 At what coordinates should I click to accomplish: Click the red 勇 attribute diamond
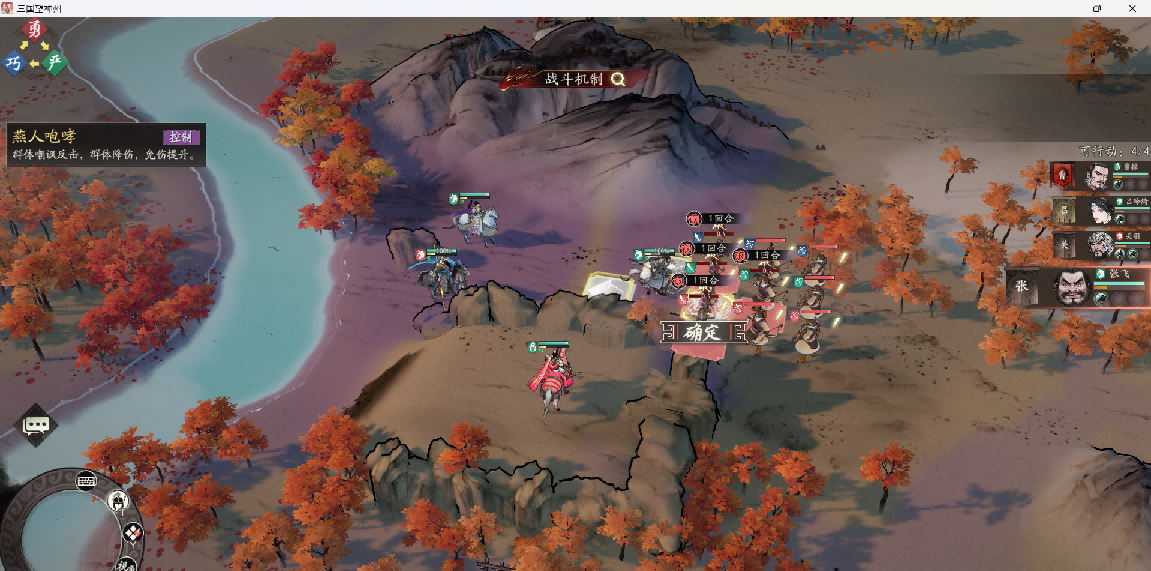coord(36,31)
